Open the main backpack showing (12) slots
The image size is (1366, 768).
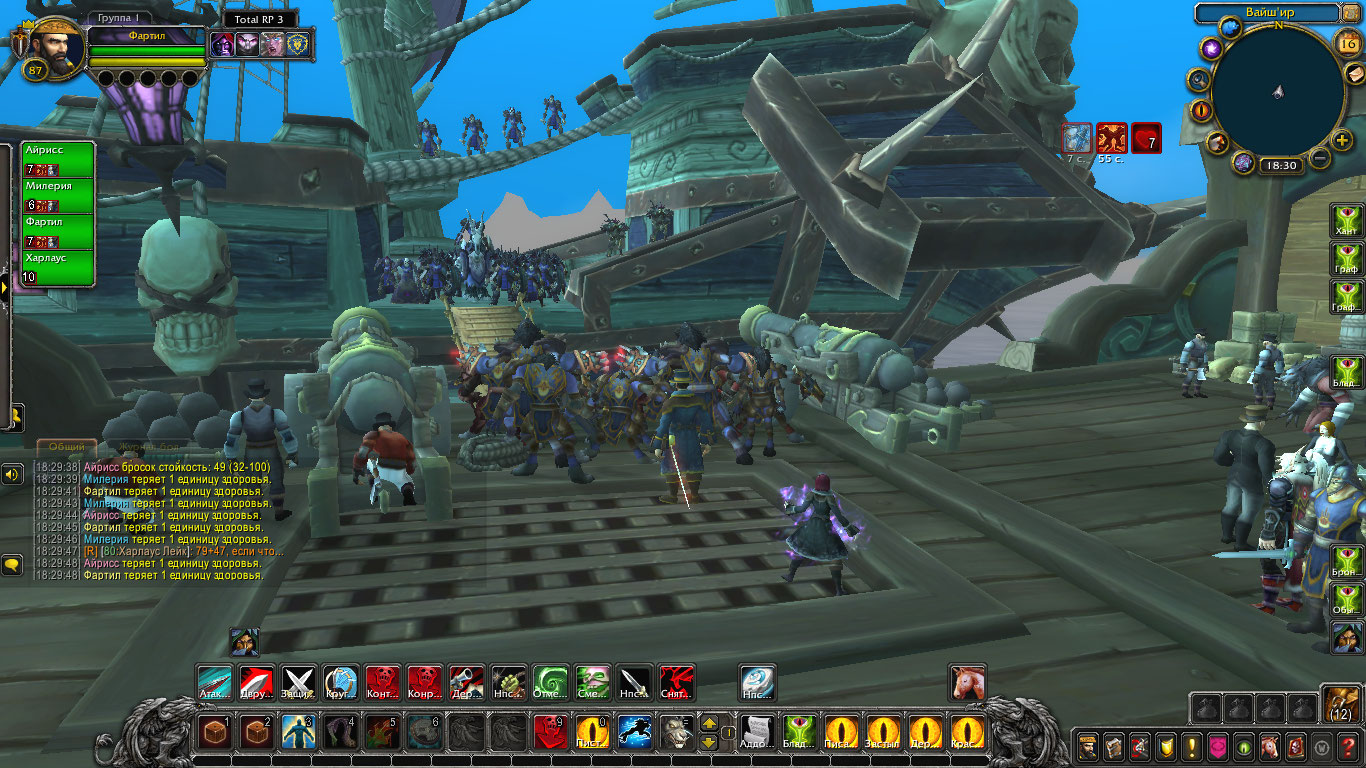point(1340,704)
